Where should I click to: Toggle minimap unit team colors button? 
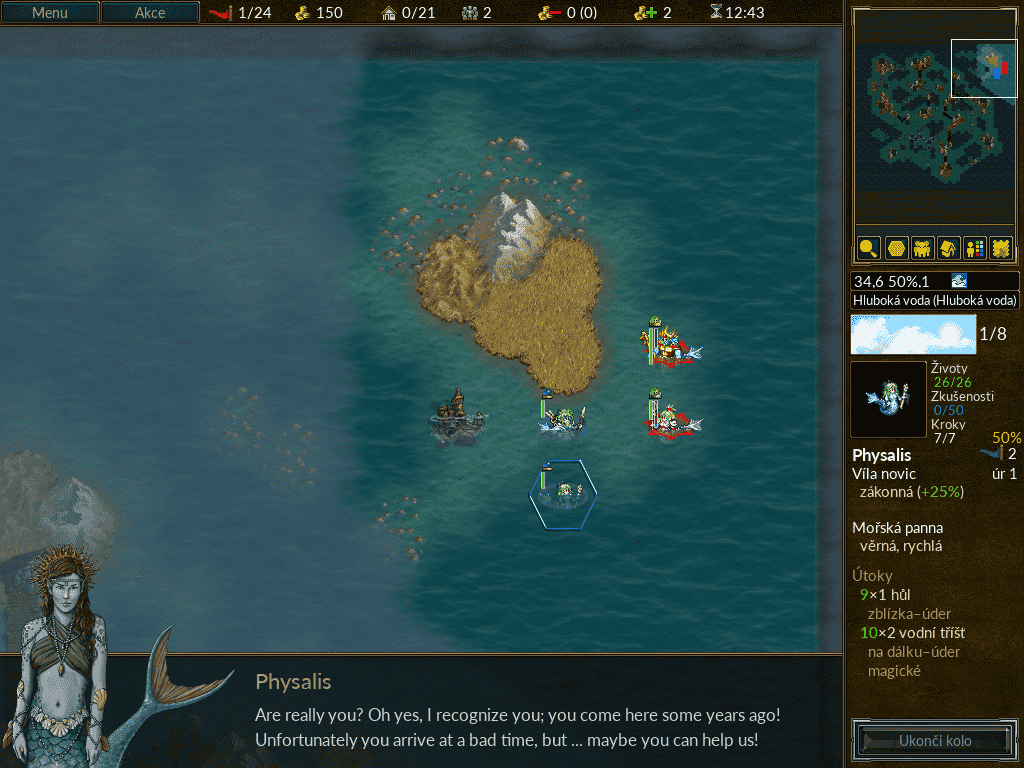974,247
